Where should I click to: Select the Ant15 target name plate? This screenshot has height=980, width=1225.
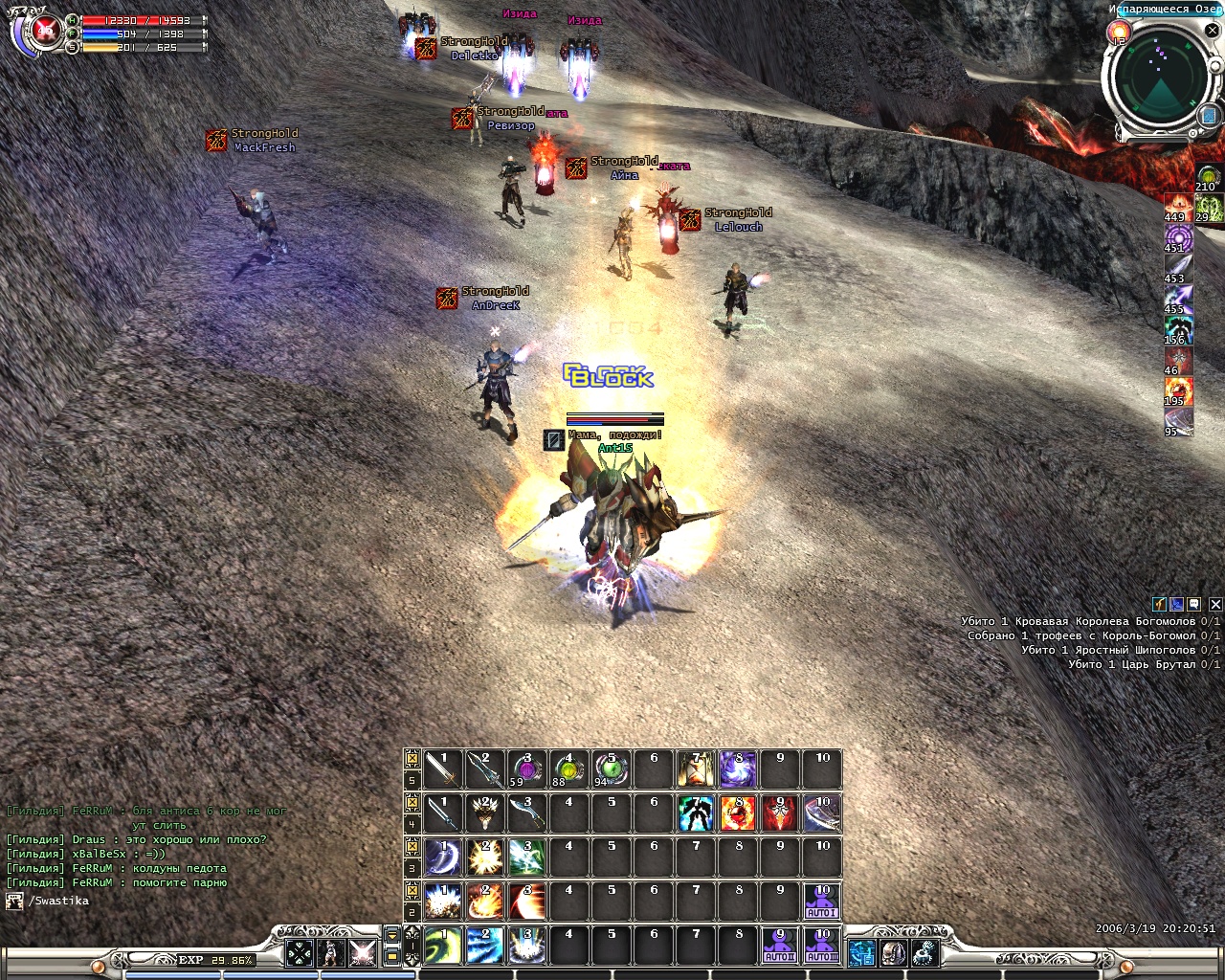614,448
